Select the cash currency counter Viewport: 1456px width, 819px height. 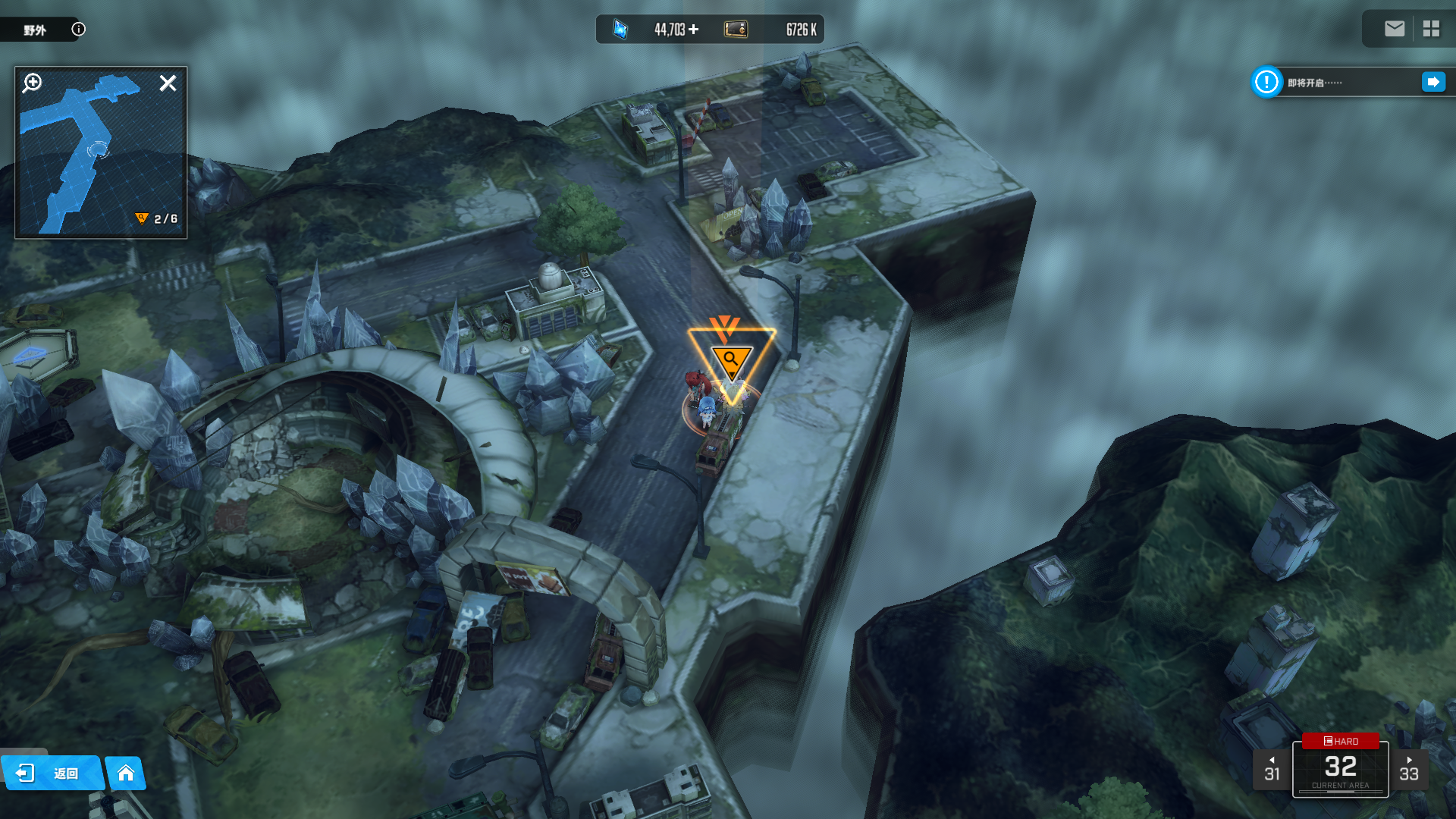click(x=770, y=30)
